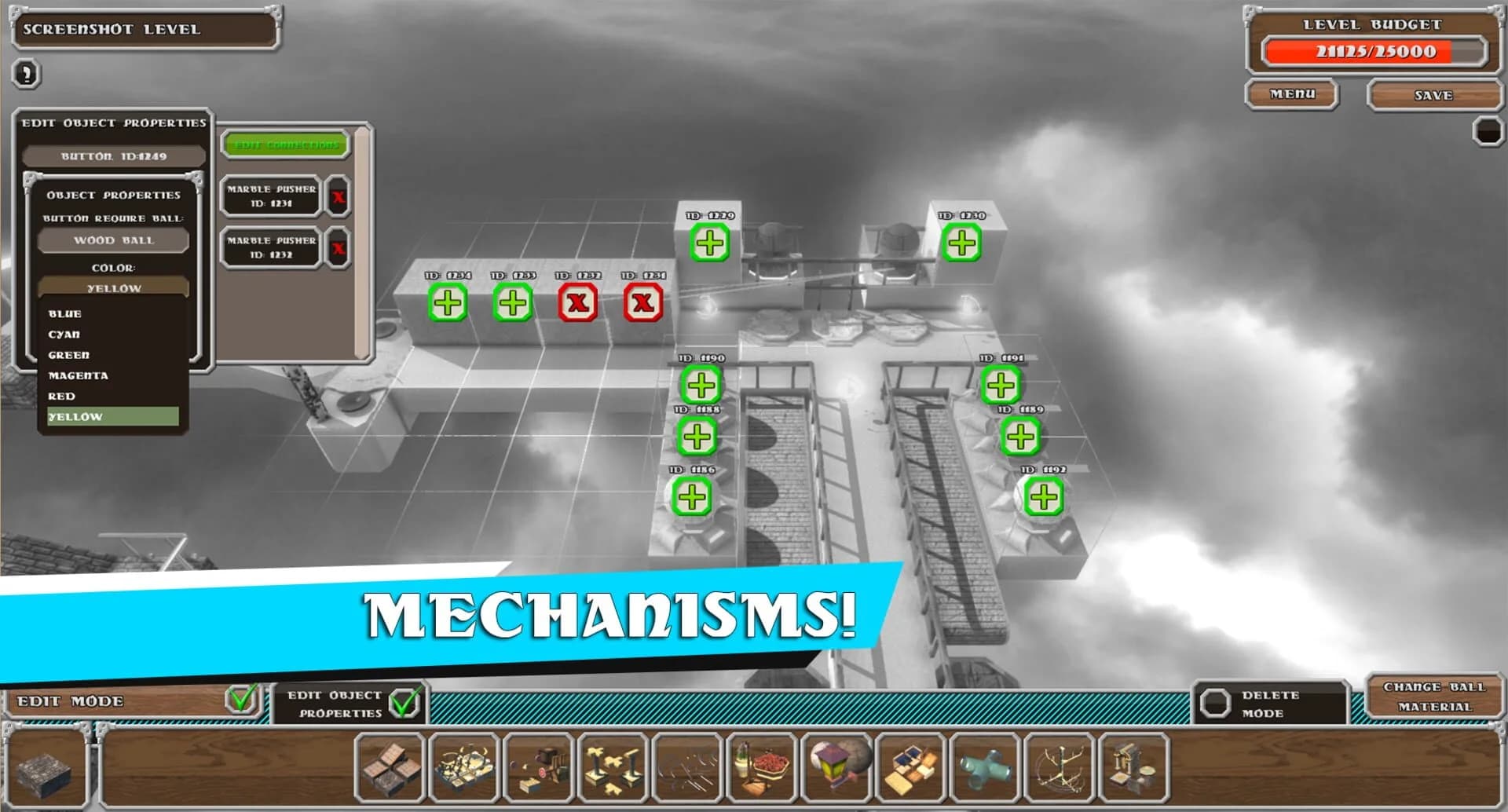Save the level
Viewport: 1508px width, 812px height.
point(1434,93)
